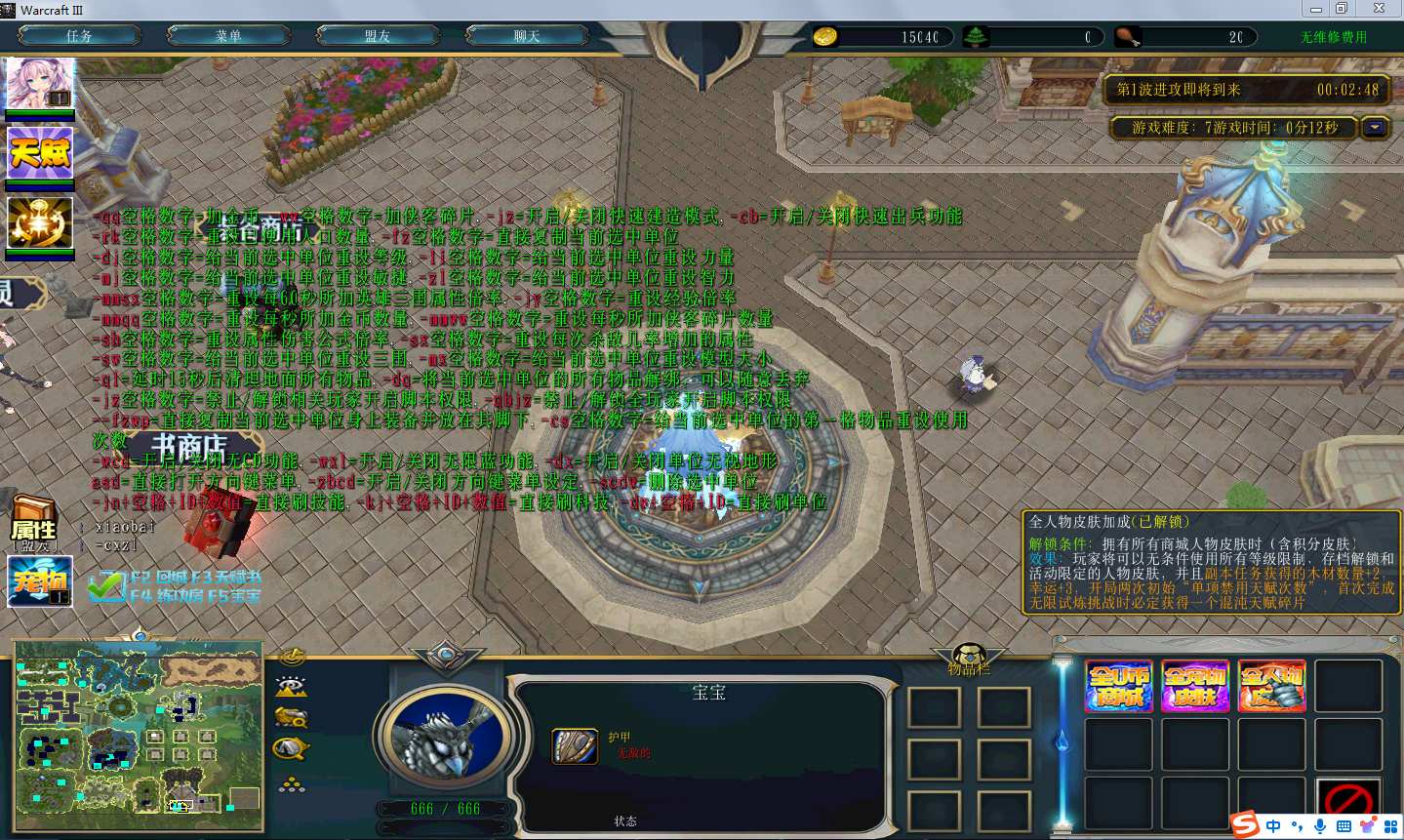
Task: Open the 菜单 main menu
Action: 228,36
